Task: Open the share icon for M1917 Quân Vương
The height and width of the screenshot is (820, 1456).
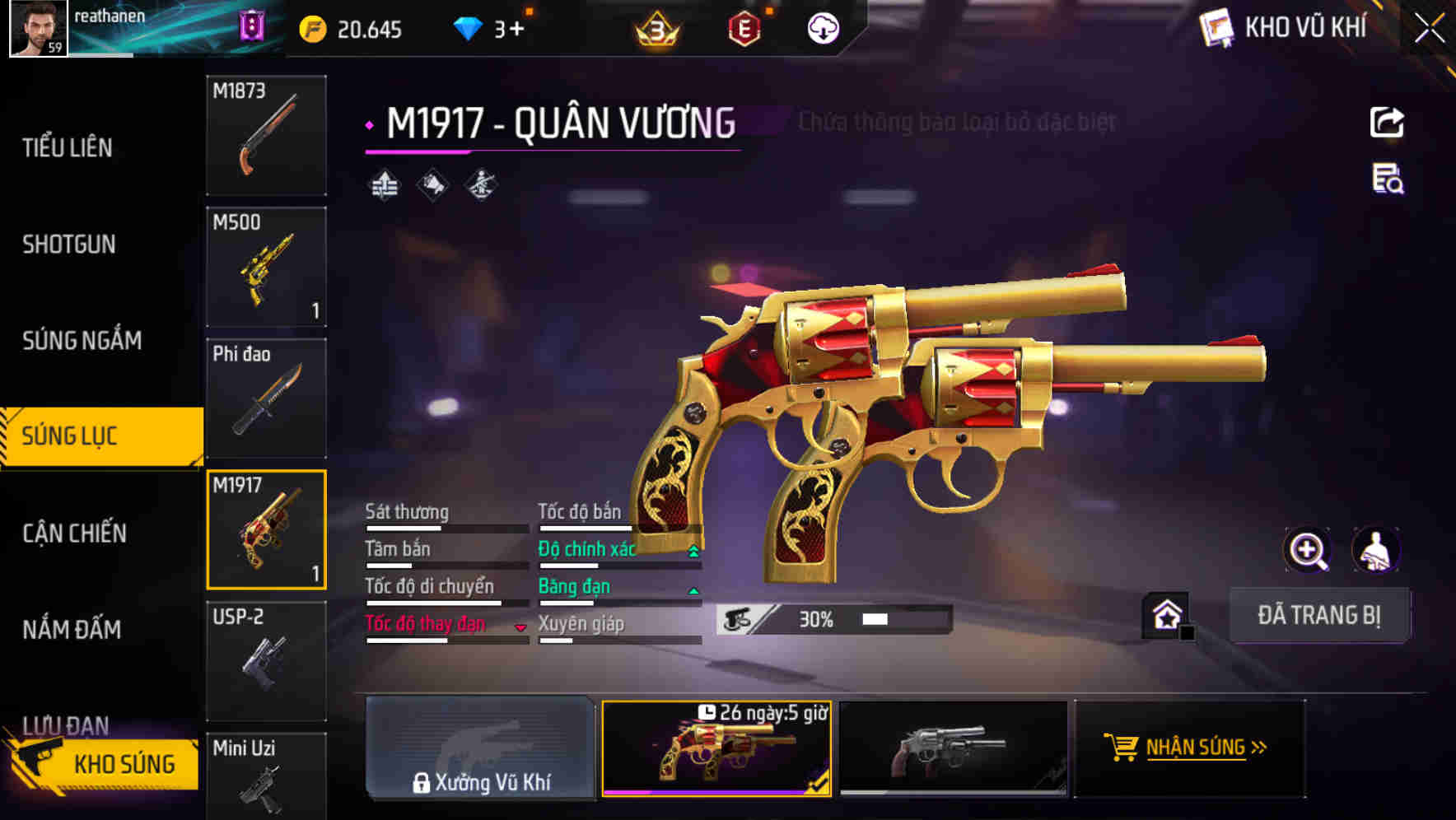Action: click(1388, 122)
